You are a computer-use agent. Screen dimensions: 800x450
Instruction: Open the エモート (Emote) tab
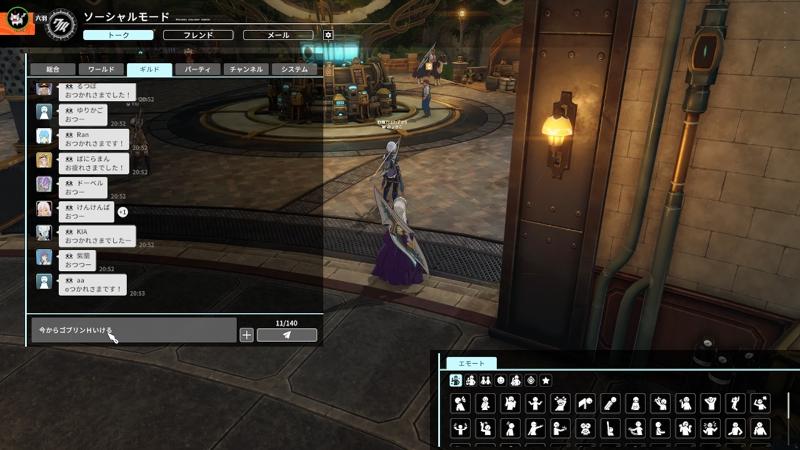click(x=470, y=363)
